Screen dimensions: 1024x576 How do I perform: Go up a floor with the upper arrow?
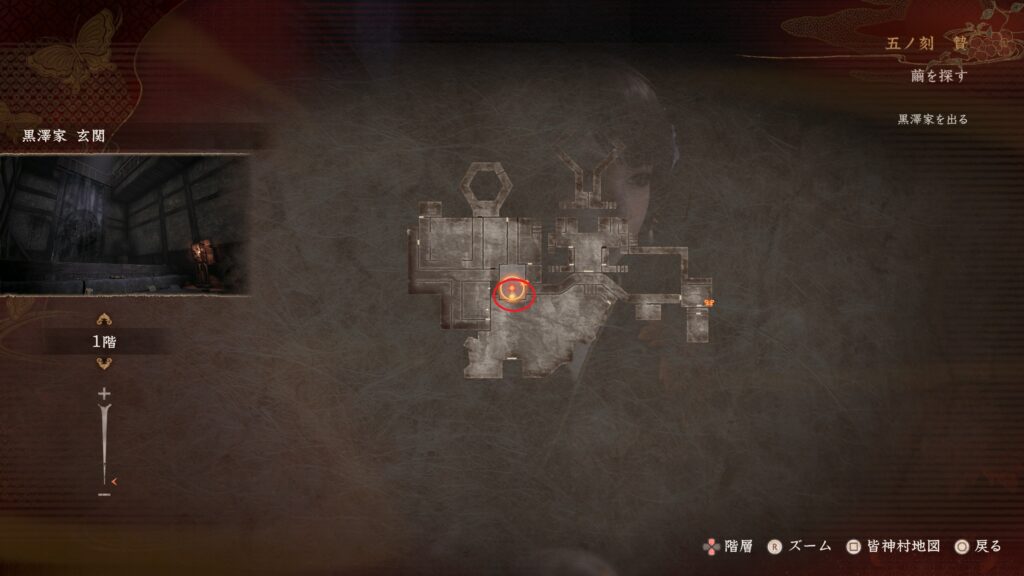click(x=103, y=320)
